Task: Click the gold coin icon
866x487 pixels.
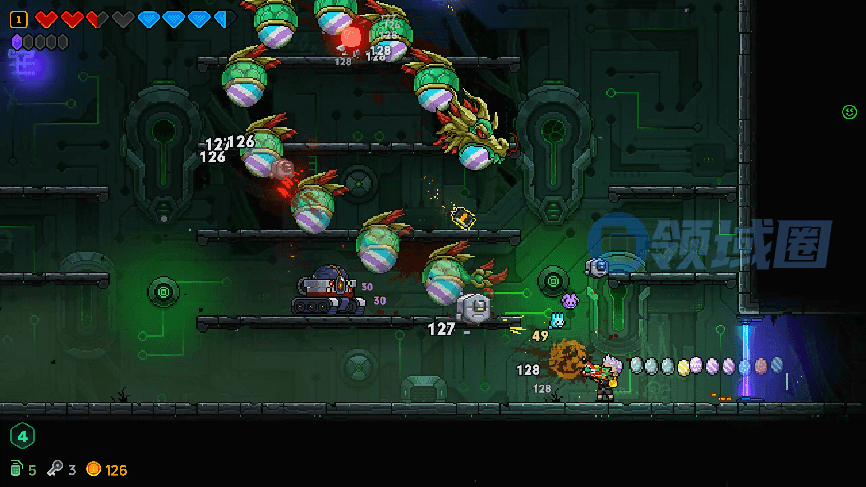Action: click(94, 469)
